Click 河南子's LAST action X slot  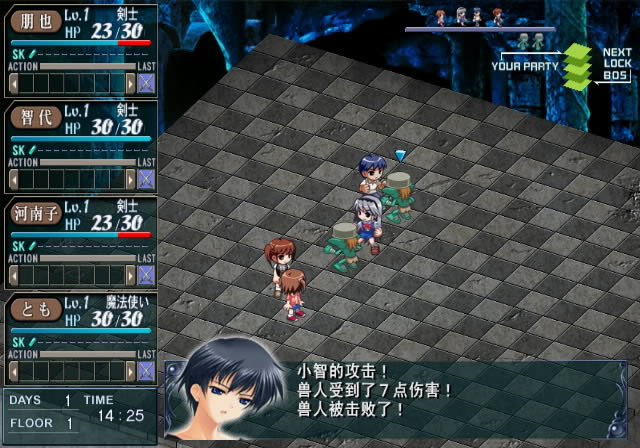pyautogui.click(x=146, y=275)
